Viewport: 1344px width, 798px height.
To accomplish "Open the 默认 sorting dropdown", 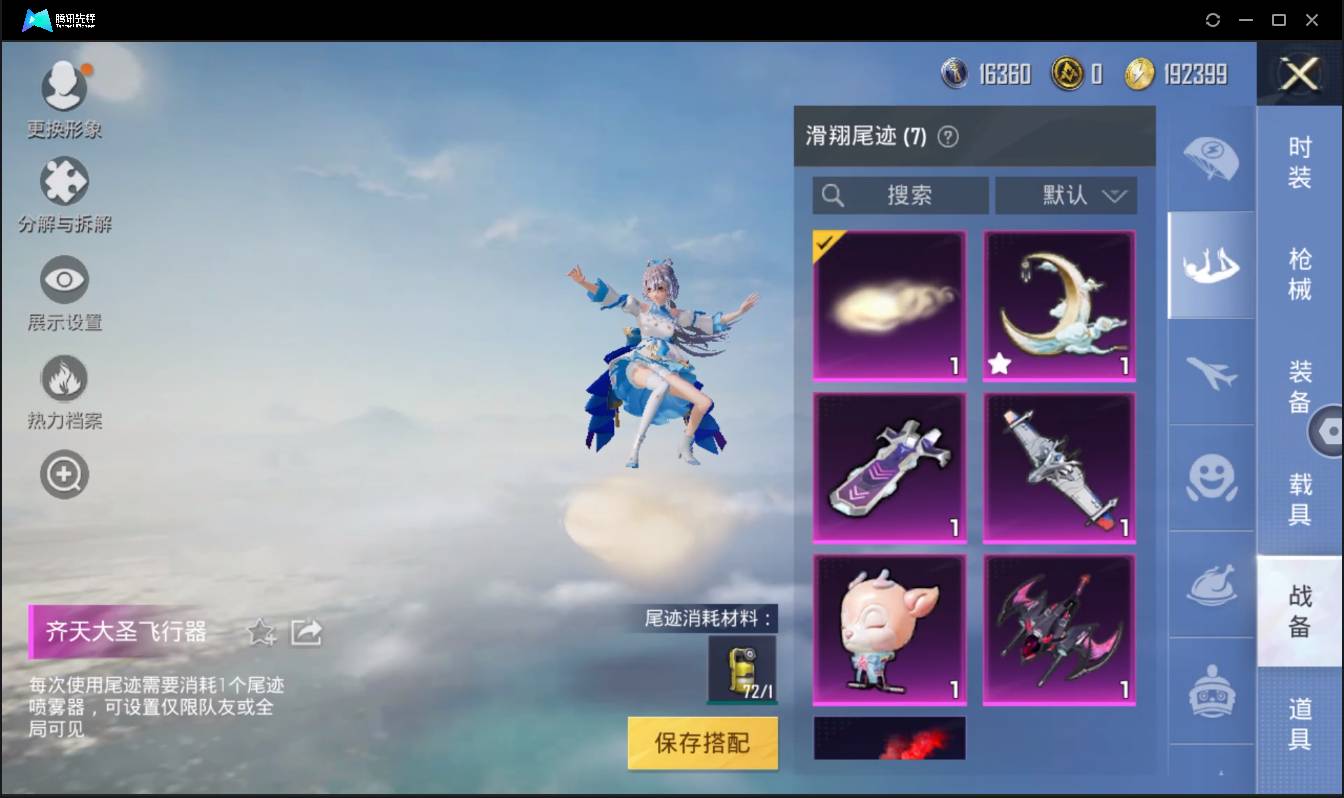I will pos(1066,195).
